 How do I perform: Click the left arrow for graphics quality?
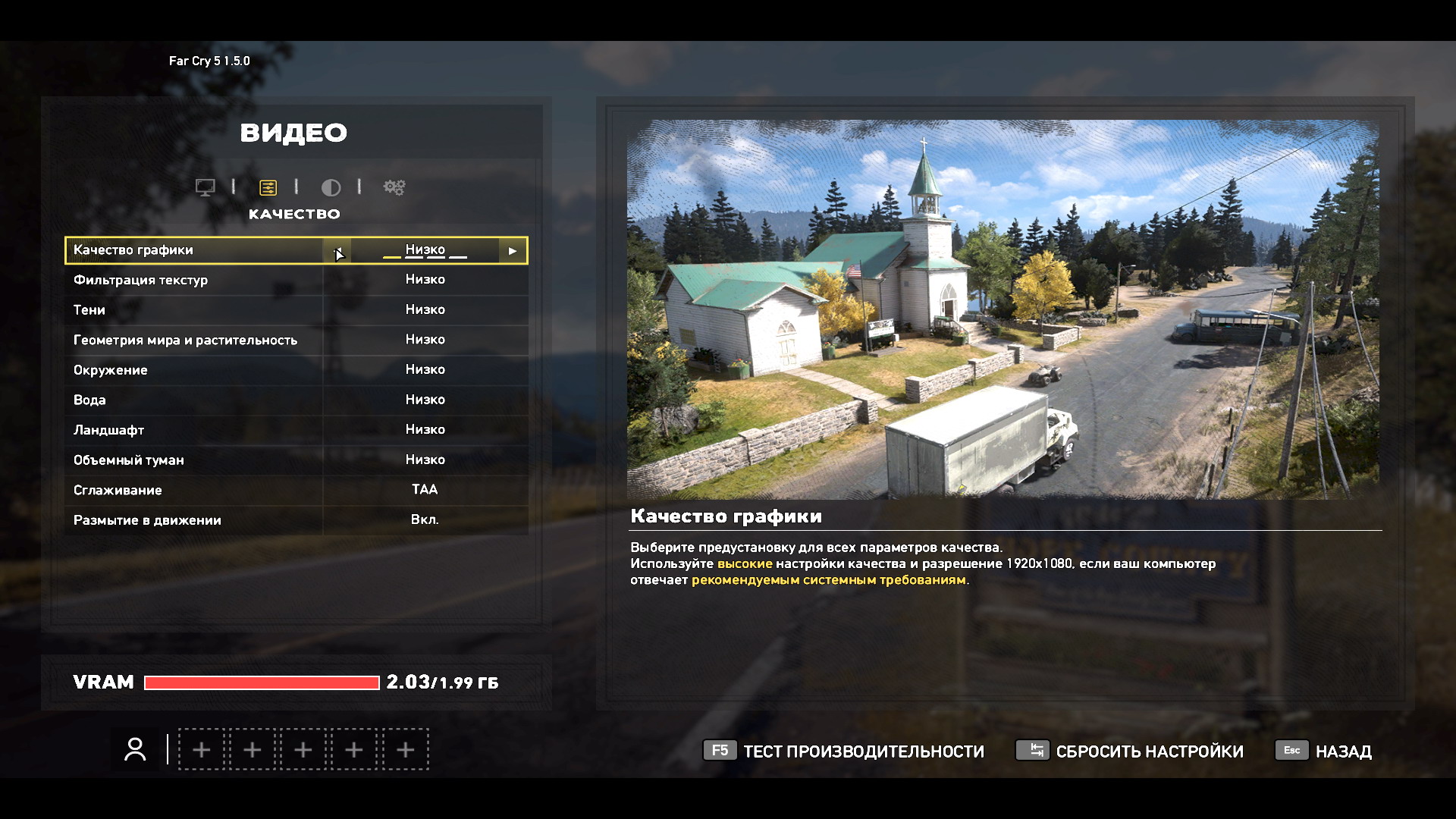coord(337,251)
